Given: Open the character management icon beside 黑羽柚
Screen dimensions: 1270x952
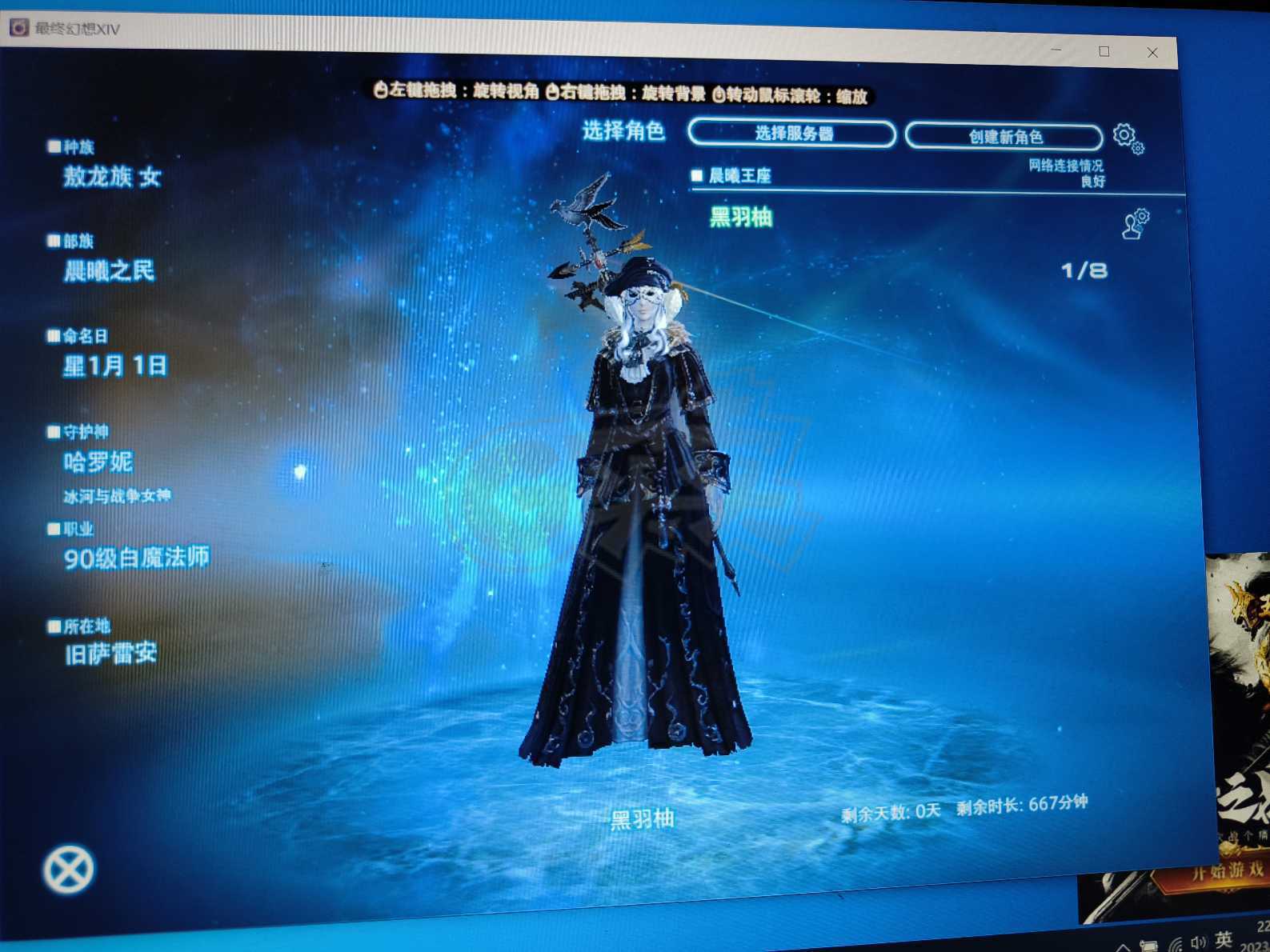Looking at the screenshot, I should 1136,225.
